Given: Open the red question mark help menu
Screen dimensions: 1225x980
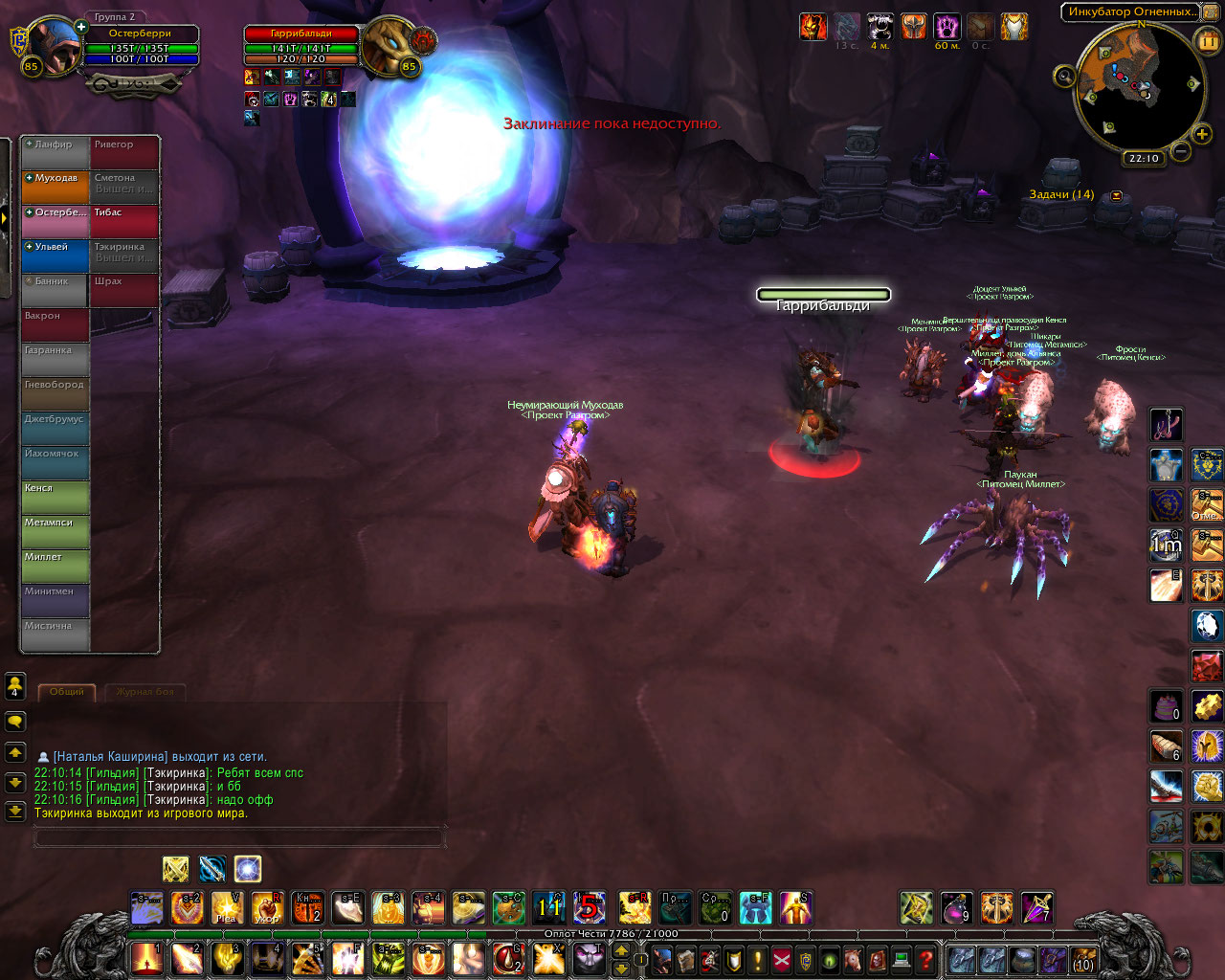Looking at the screenshot, I should coord(925,958).
